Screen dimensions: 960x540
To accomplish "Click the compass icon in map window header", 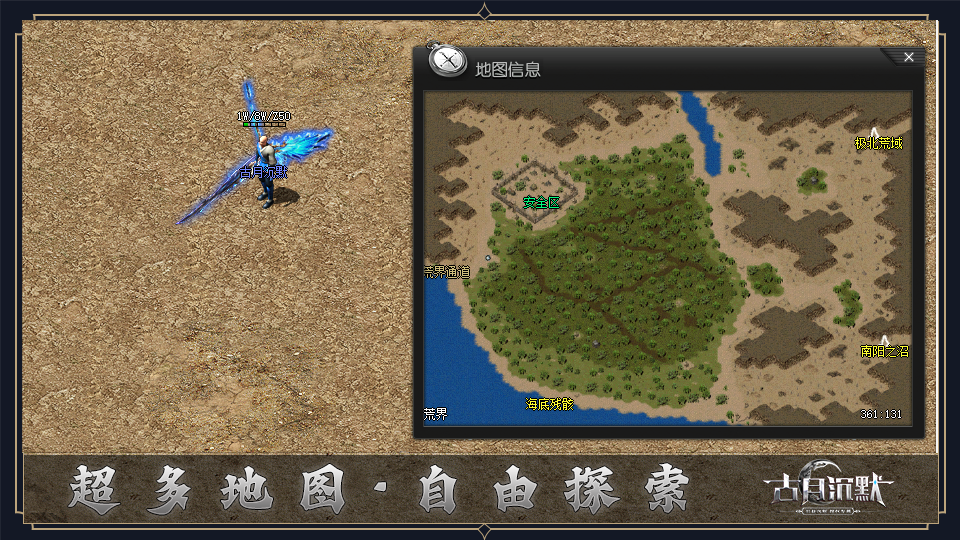I will tap(447, 61).
